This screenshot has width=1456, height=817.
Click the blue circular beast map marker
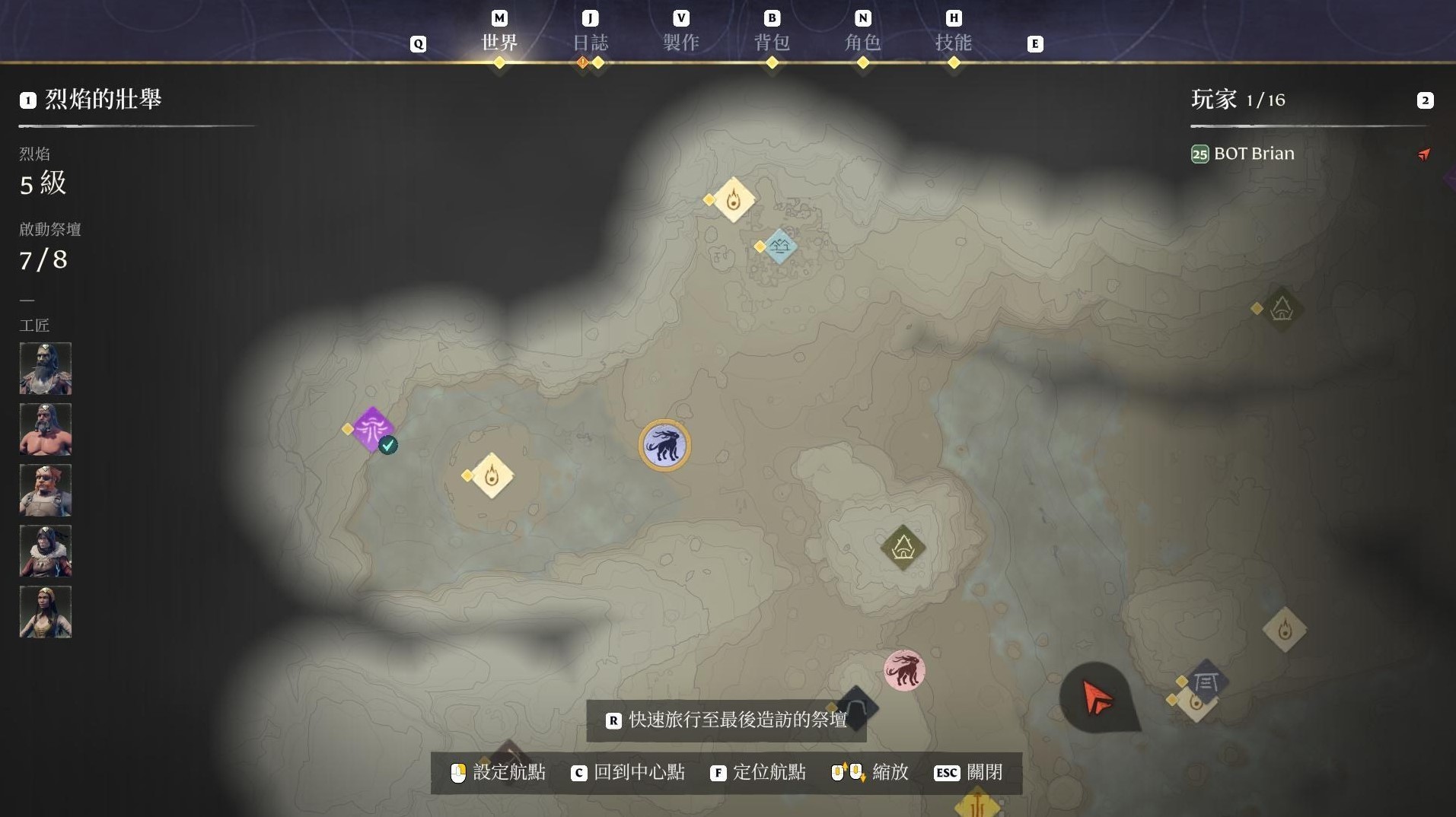(x=664, y=446)
